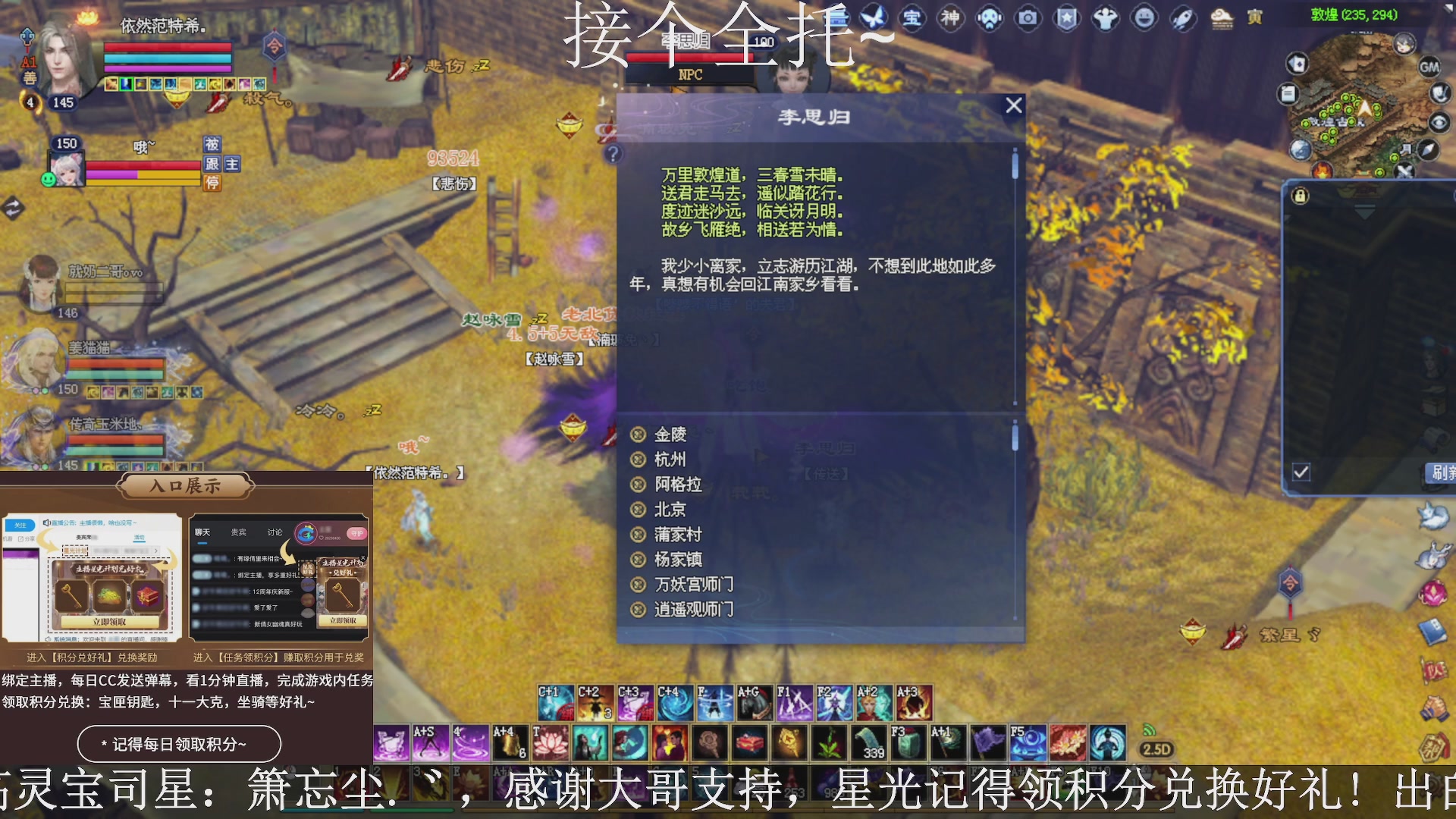The width and height of the screenshot is (1456, 819).
Task: Uncheck the checkbox in the right-side panel
Action: click(1301, 471)
